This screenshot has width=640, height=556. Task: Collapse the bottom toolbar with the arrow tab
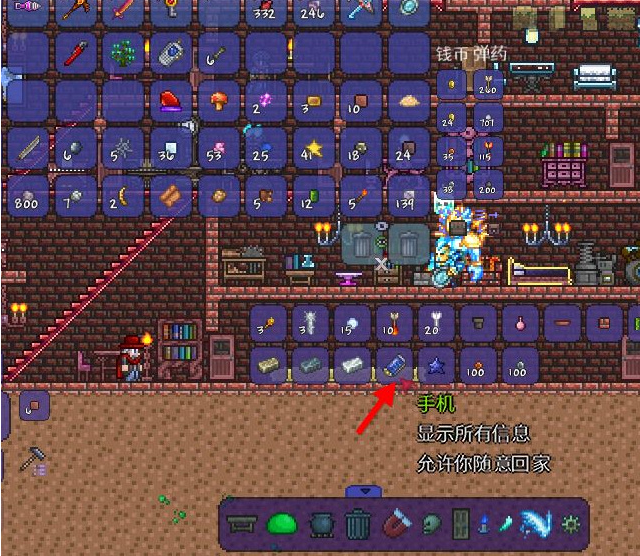point(364,491)
